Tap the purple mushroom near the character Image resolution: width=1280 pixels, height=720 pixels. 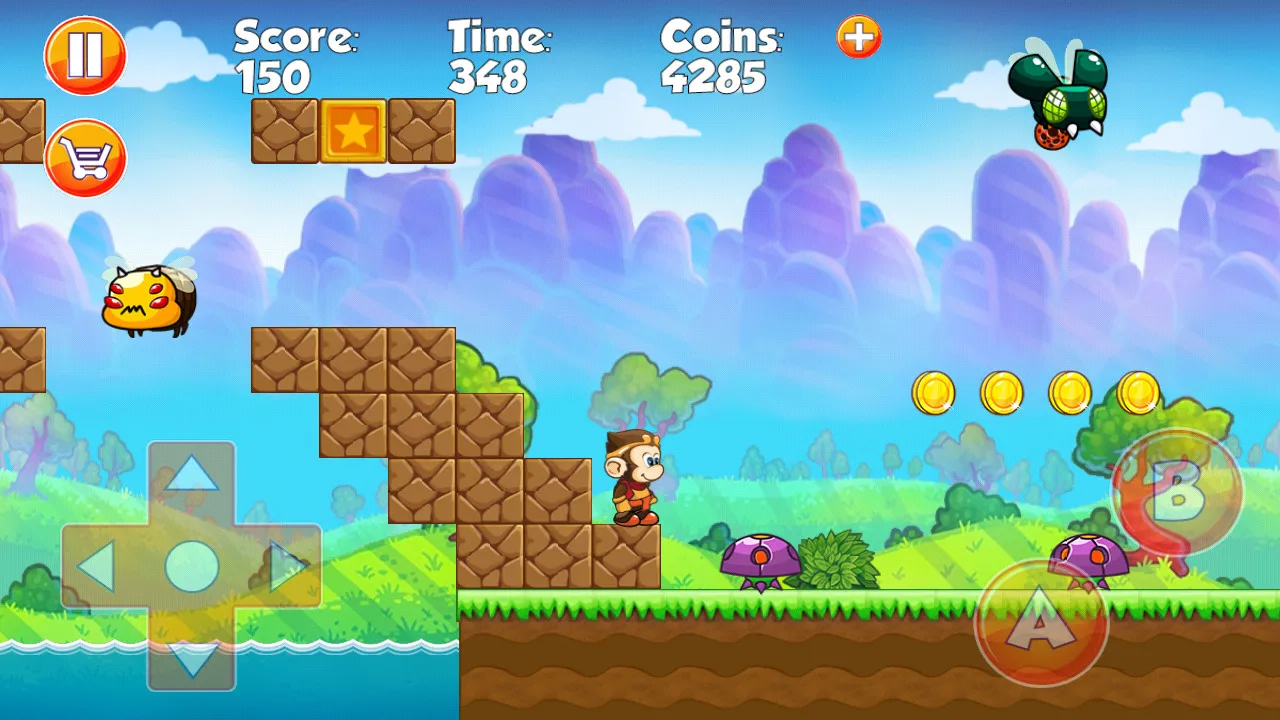click(762, 558)
